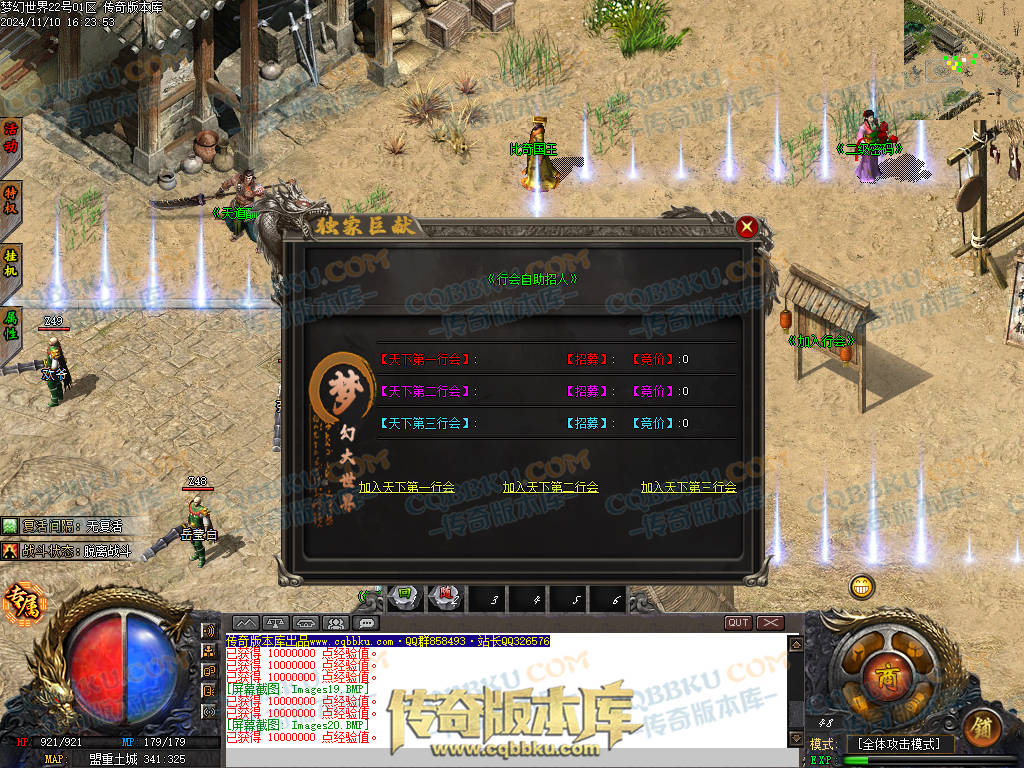Join guild via 加入天下第一行会 link
The image size is (1024, 768).
[x=407, y=488]
